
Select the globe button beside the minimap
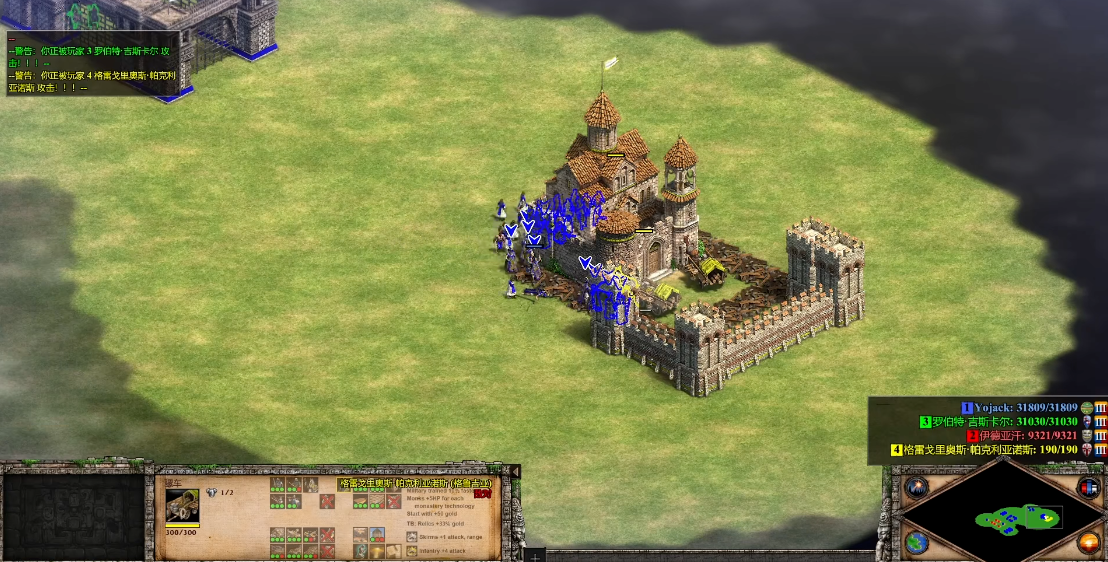tap(915, 542)
